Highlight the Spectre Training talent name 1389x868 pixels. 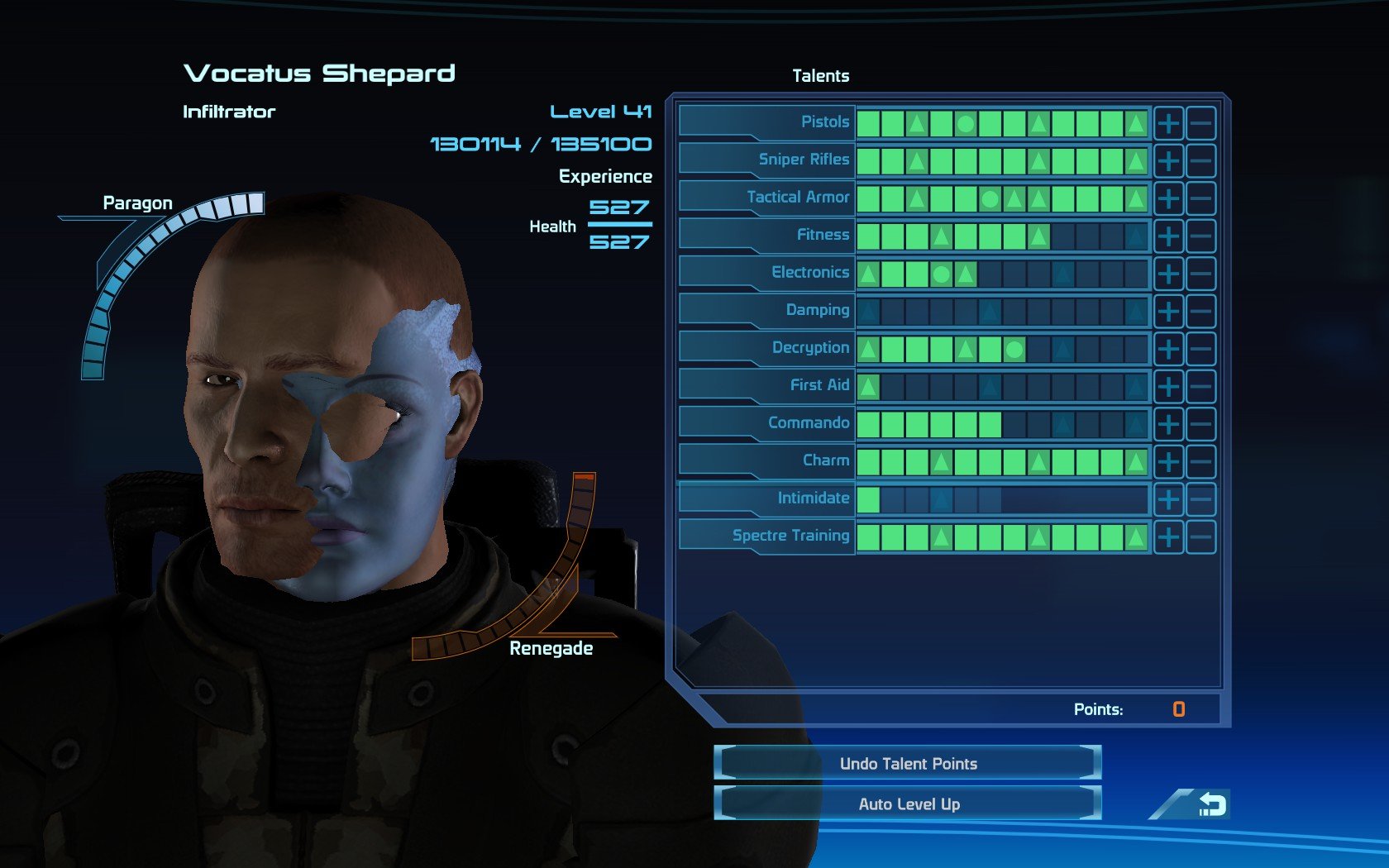(790, 536)
